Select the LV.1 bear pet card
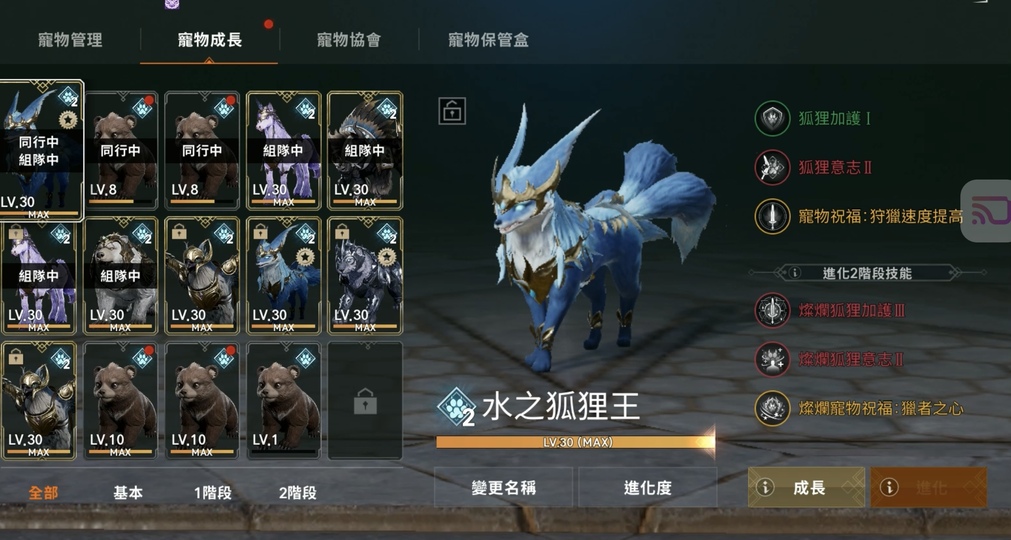Viewport: 1011px width, 540px height. click(x=284, y=401)
